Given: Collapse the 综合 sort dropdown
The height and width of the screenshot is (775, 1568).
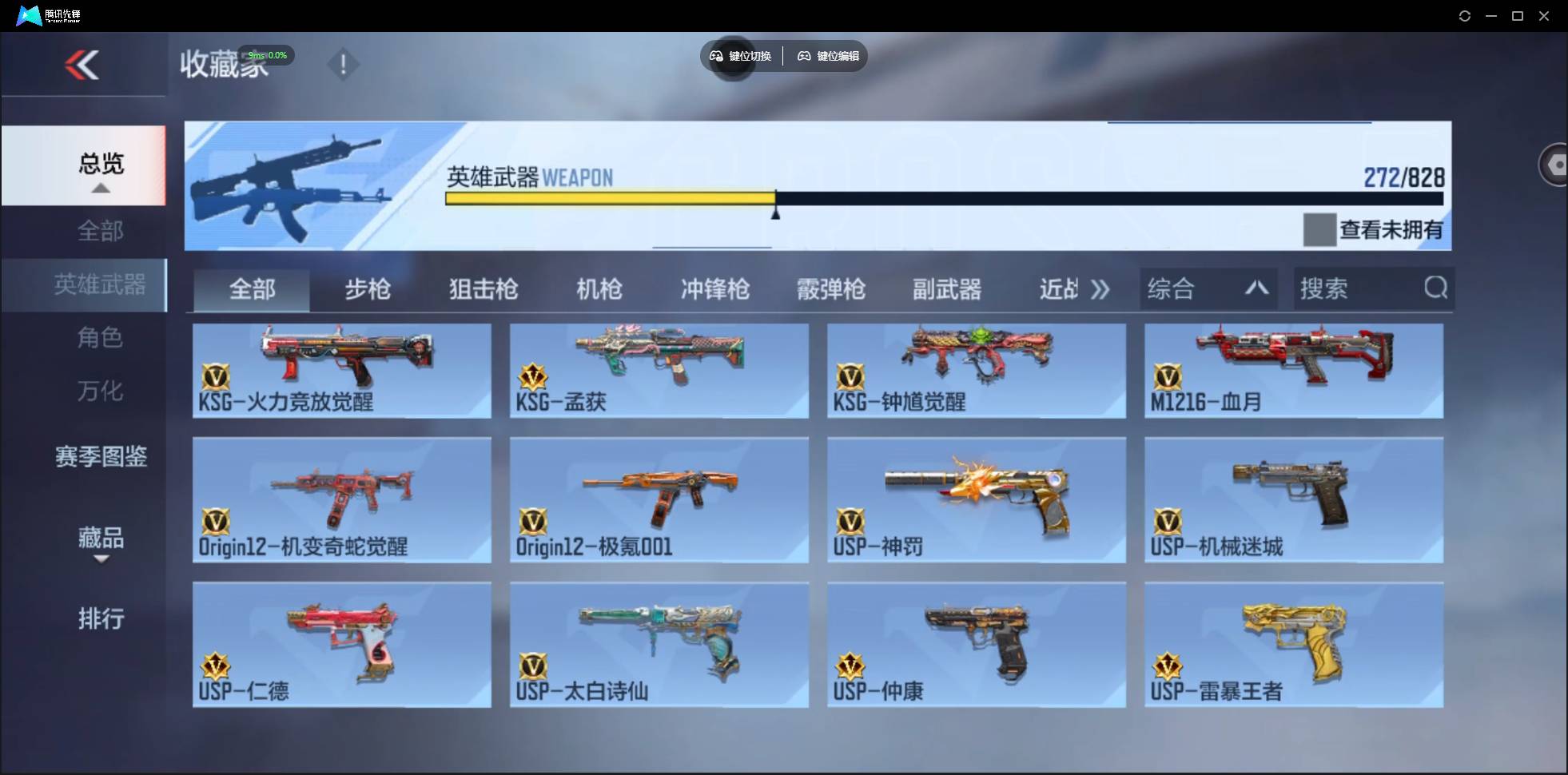Looking at the screenshot, I should pos(1257,288).
